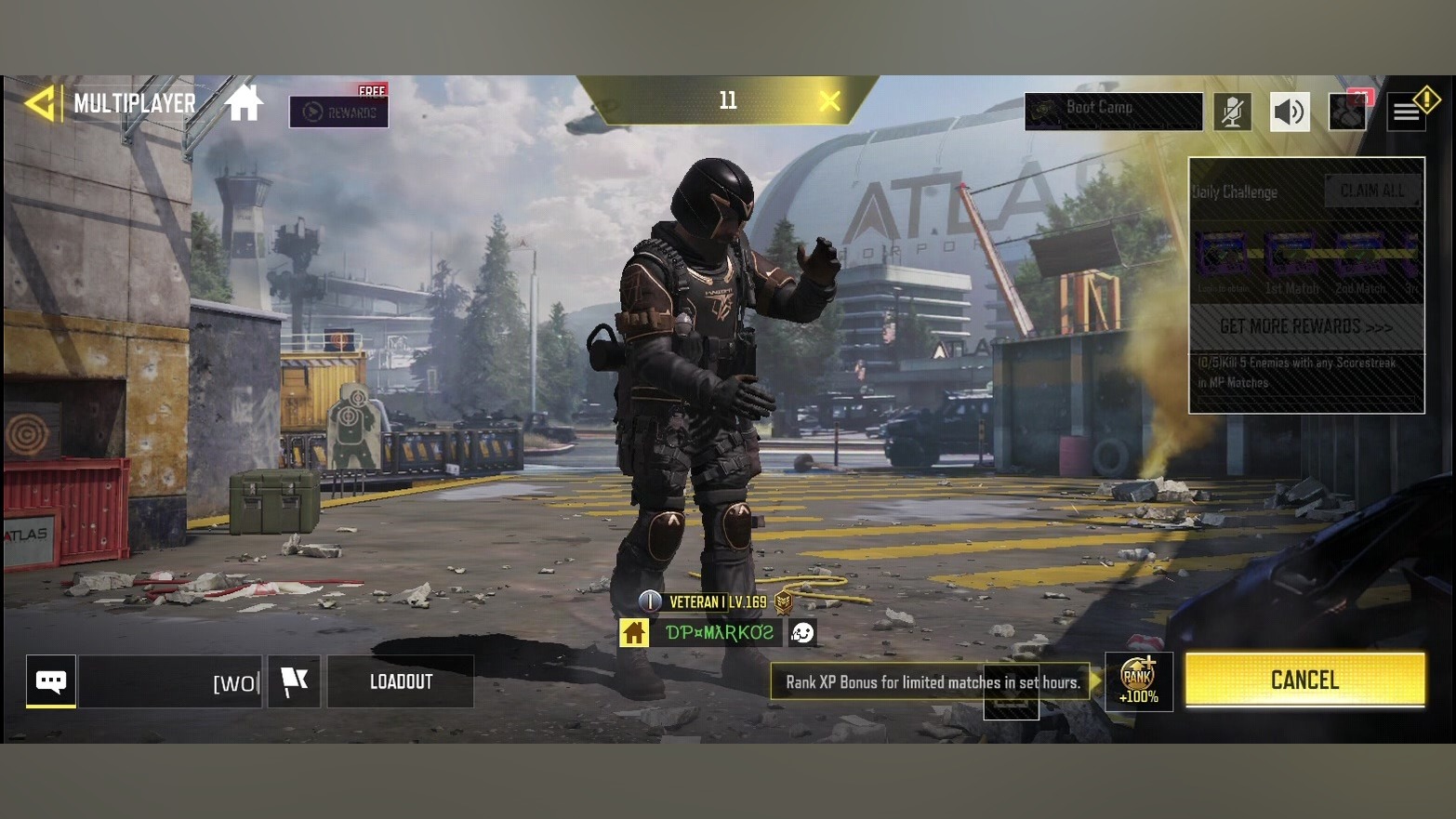This screenshot has height=819, width=1456.
Task: Open the Loadout menu
Action: [401, 681]
